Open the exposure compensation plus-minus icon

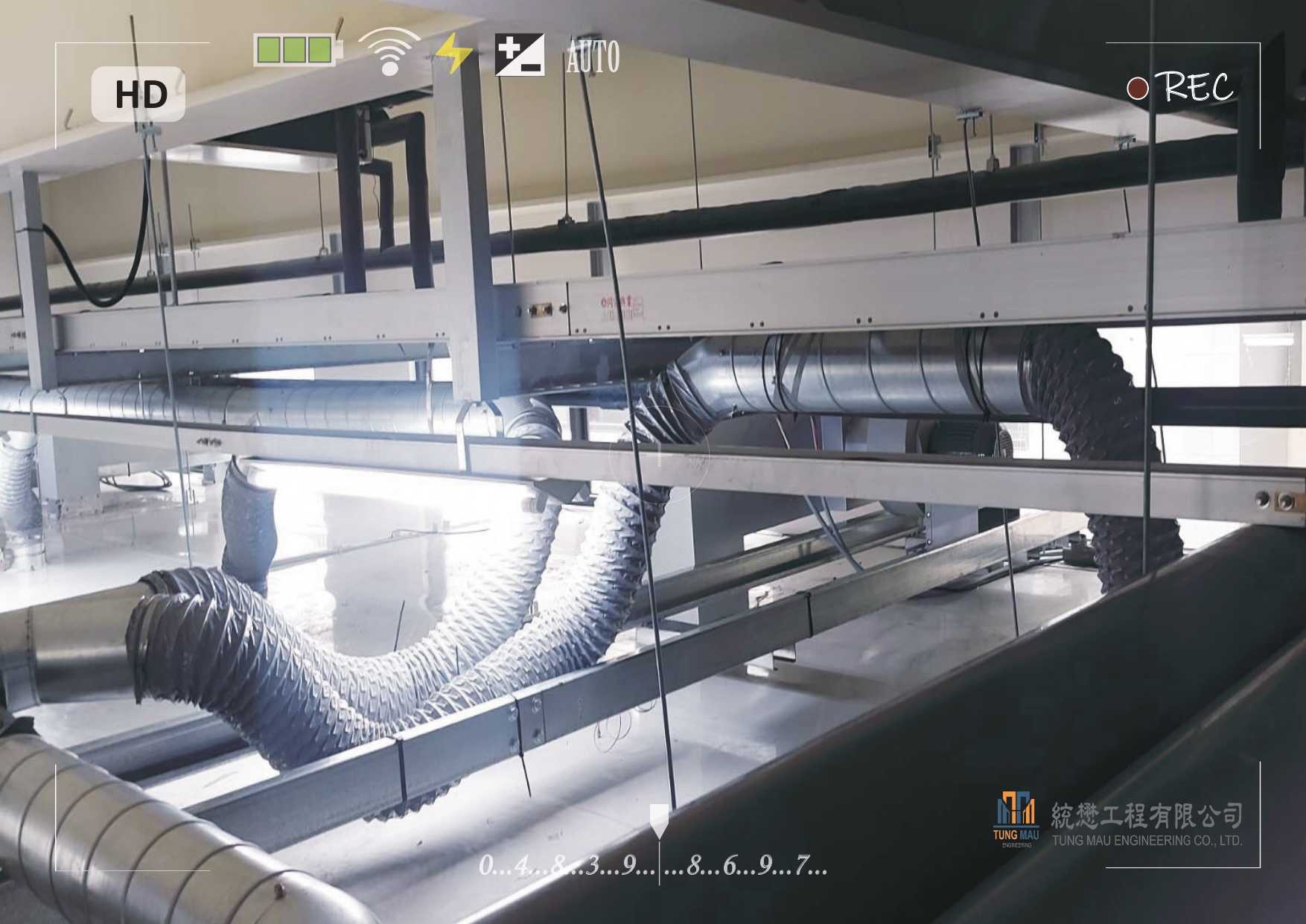click(x=519, y=55)
